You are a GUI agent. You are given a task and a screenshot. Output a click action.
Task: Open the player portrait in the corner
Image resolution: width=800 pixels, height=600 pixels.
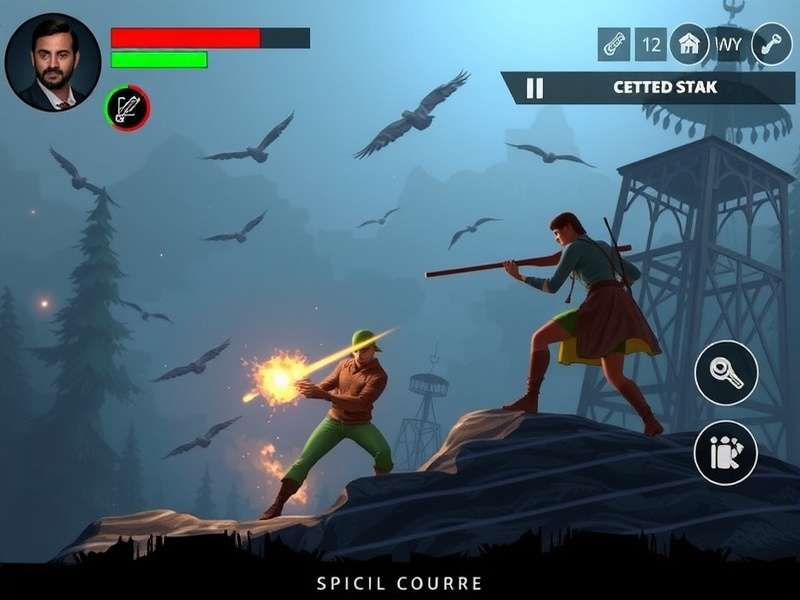pos(52,62)
